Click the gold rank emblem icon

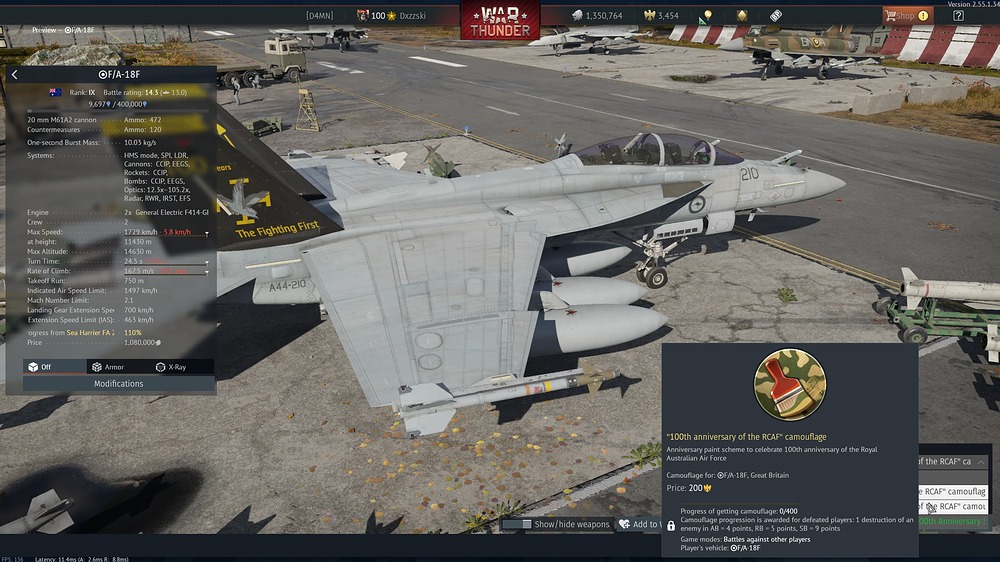pos(741,16)
